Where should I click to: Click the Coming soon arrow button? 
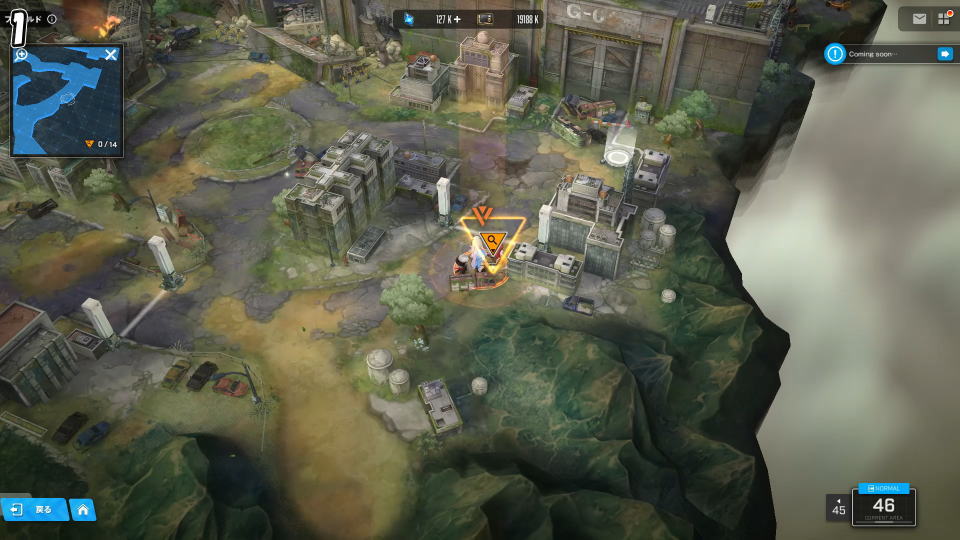pyautogui.click(x=944, y=54)
